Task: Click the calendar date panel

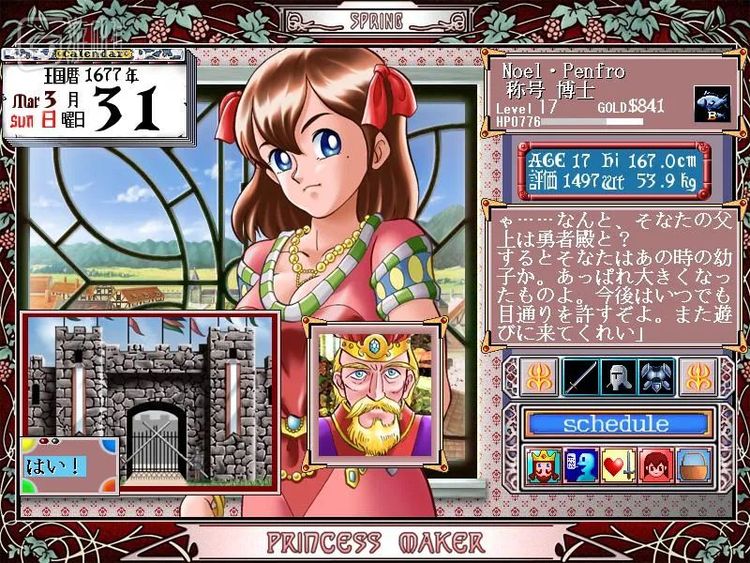Action: [x=98, y=98]
